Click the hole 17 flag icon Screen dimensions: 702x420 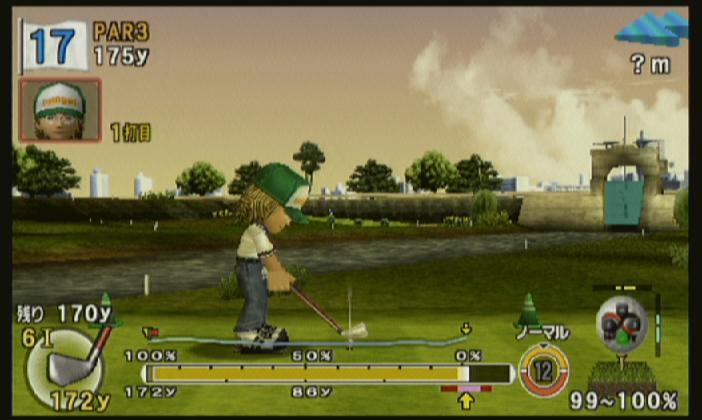(x=53, y=45)
